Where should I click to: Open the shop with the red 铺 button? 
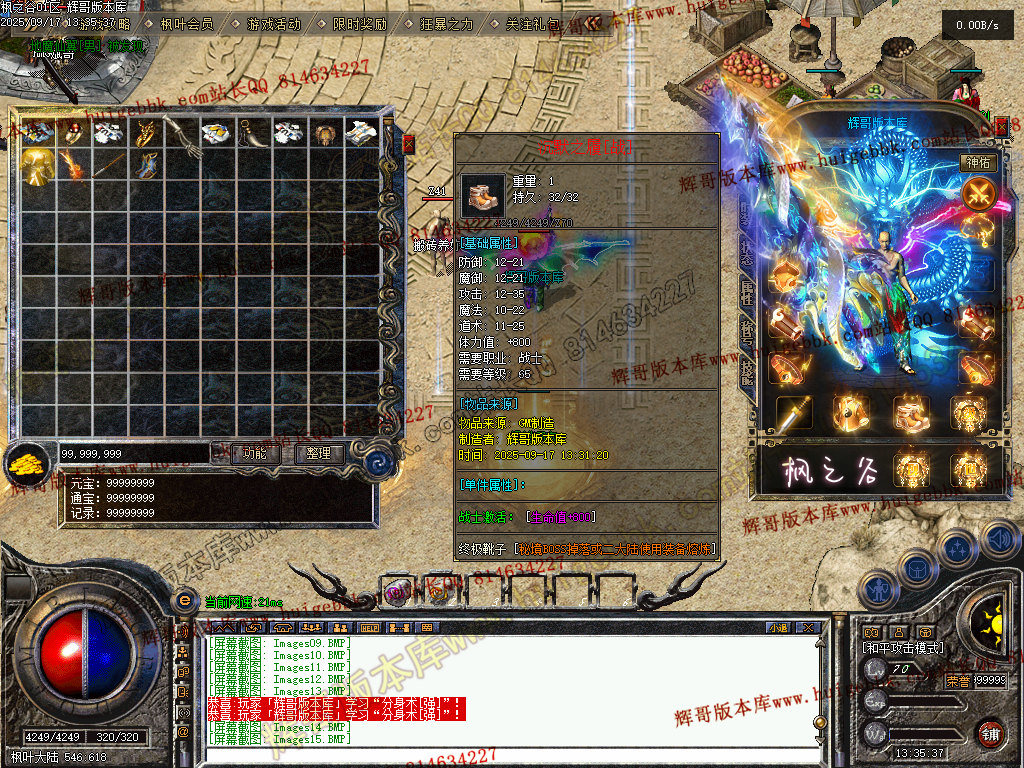click(x=990, y=732)
